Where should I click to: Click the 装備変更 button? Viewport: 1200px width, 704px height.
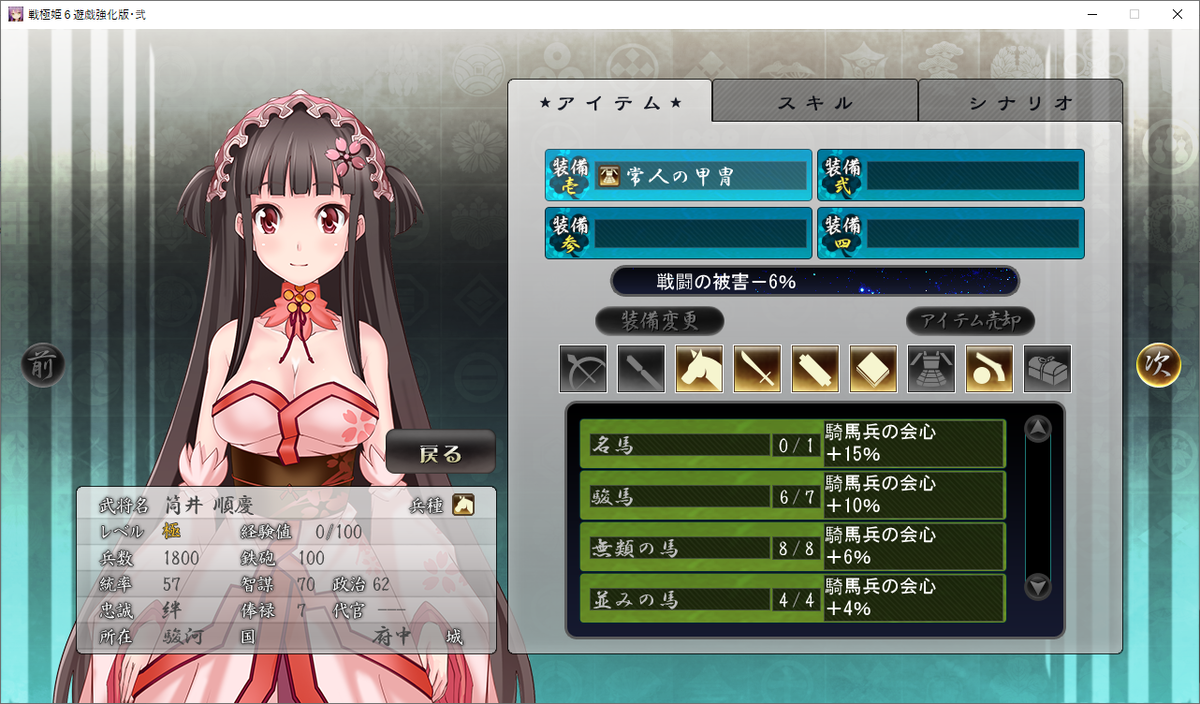point(659,321)
